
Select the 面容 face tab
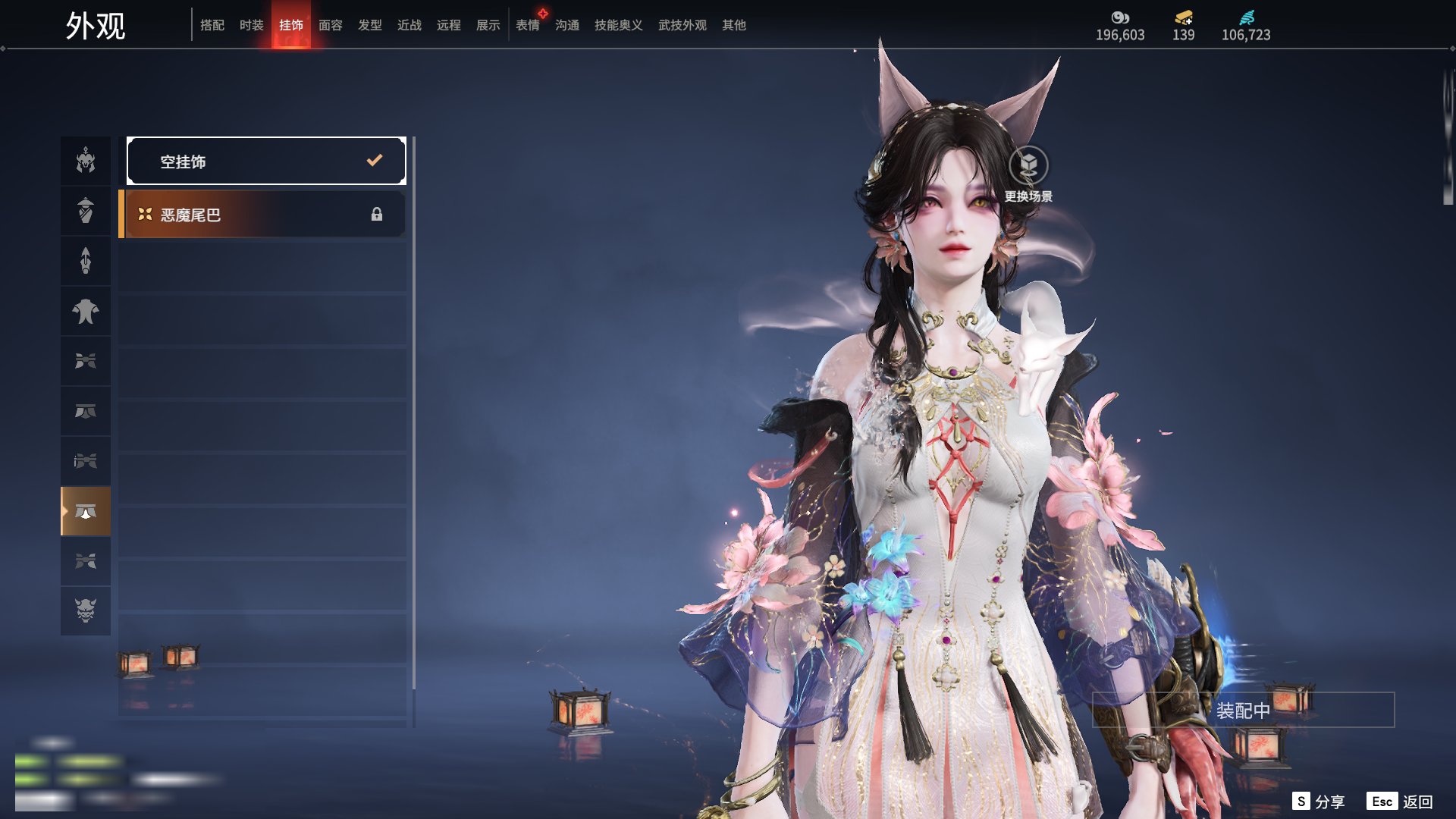click(x=331, y=25)
